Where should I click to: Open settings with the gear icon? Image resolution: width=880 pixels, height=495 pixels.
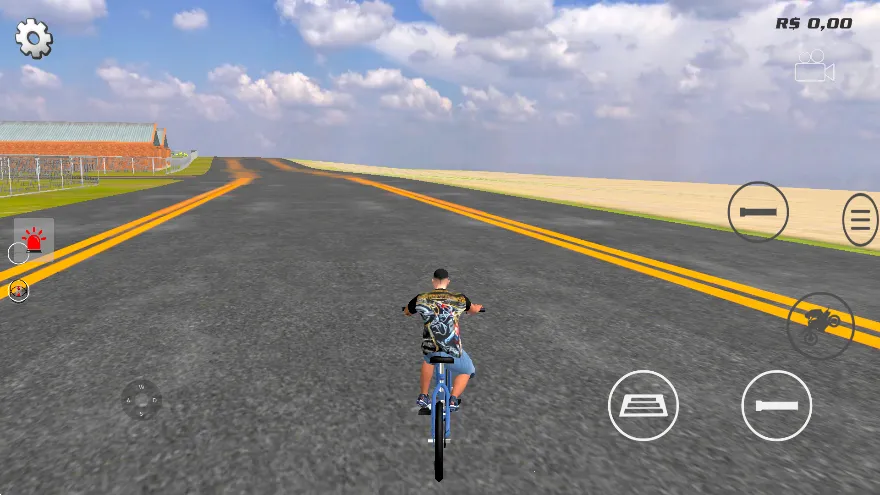coord(33,38)
